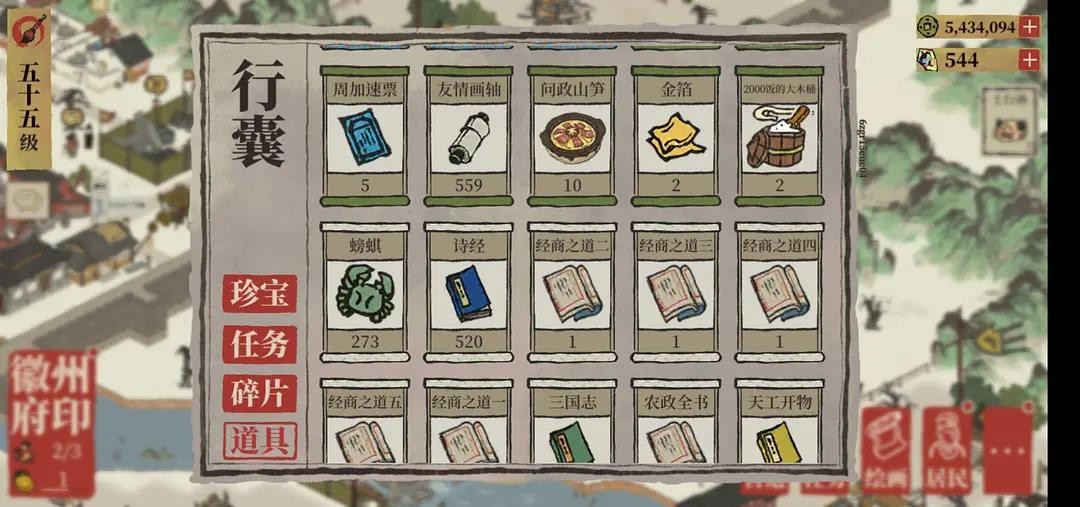This screenshot has width=1080, height=507.
Task: Choose the 经商之道四 book
Action: (x=779, y=292)
